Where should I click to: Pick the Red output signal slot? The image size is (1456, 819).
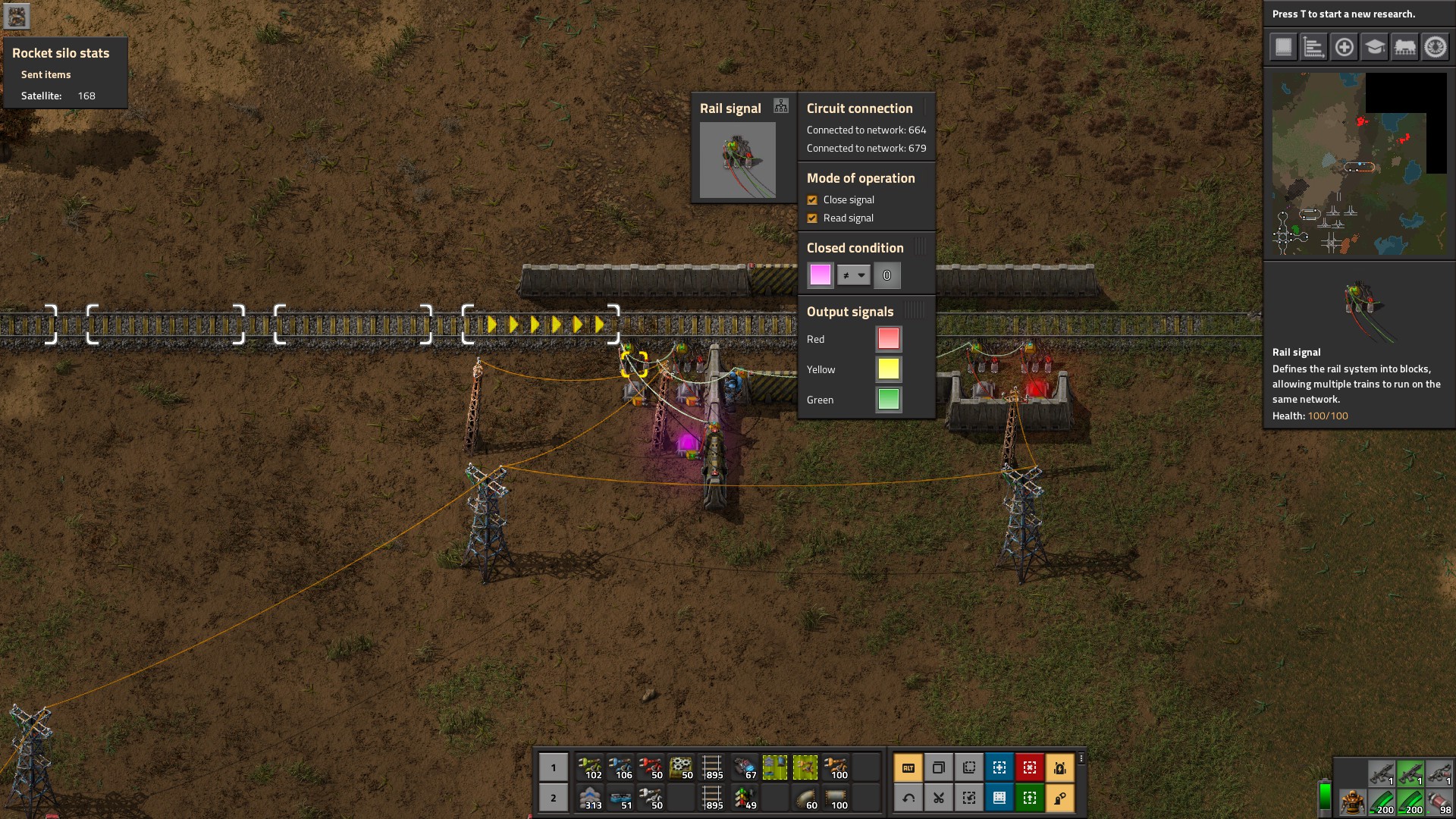point(888,339)
